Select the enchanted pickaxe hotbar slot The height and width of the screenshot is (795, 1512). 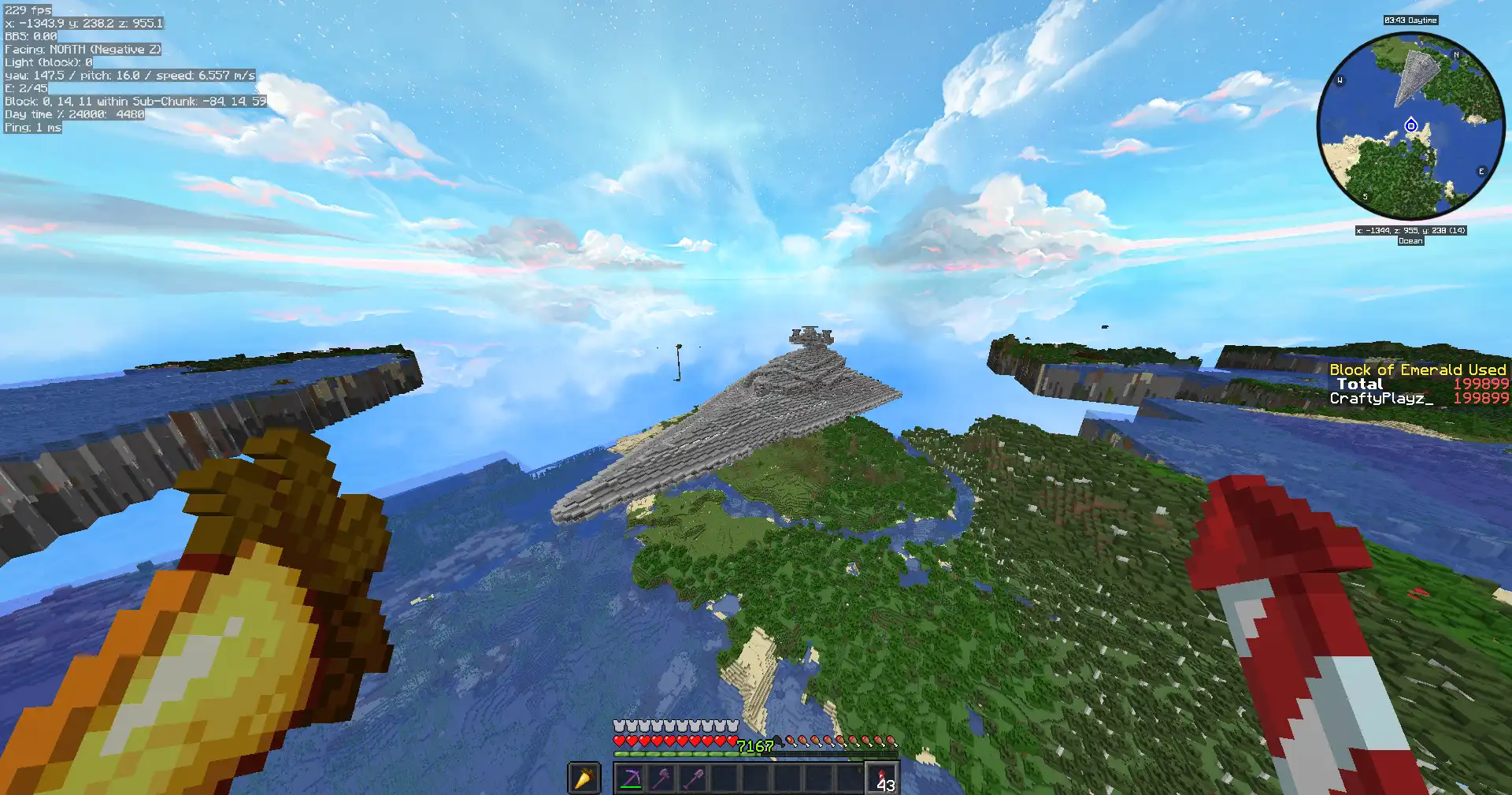click(x=631, y=778)
